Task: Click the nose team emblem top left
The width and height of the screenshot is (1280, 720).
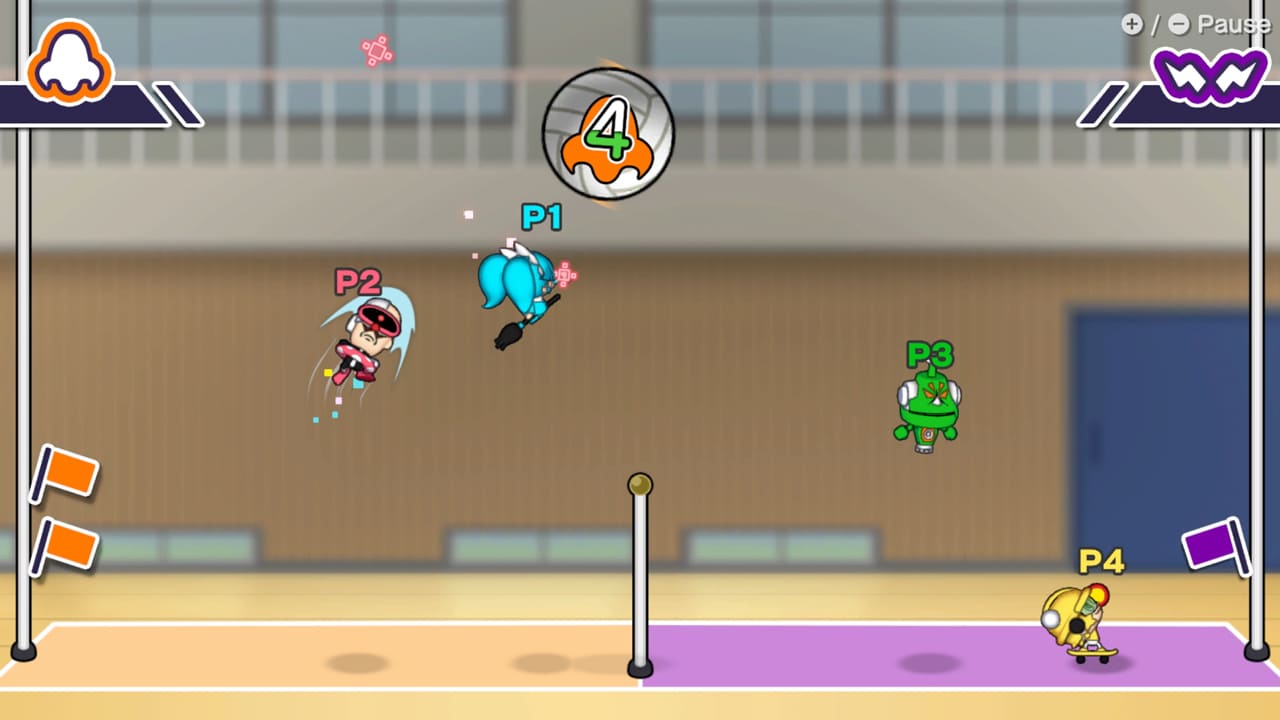Action: tap(68, 62)
